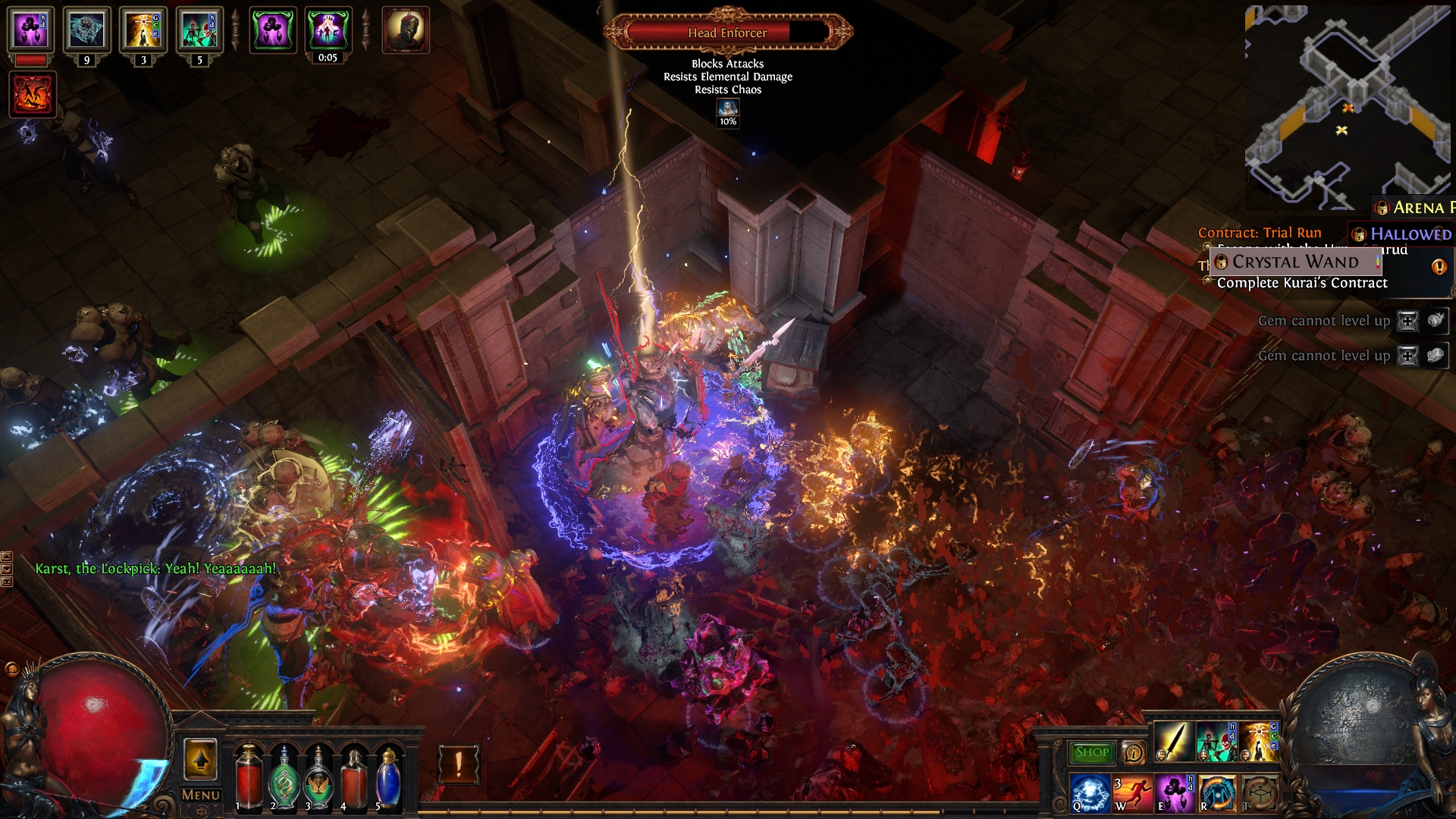Open the minimap overlay
The width and height of the screenshot is (1456, 819).
click(x=1348, y=106)
